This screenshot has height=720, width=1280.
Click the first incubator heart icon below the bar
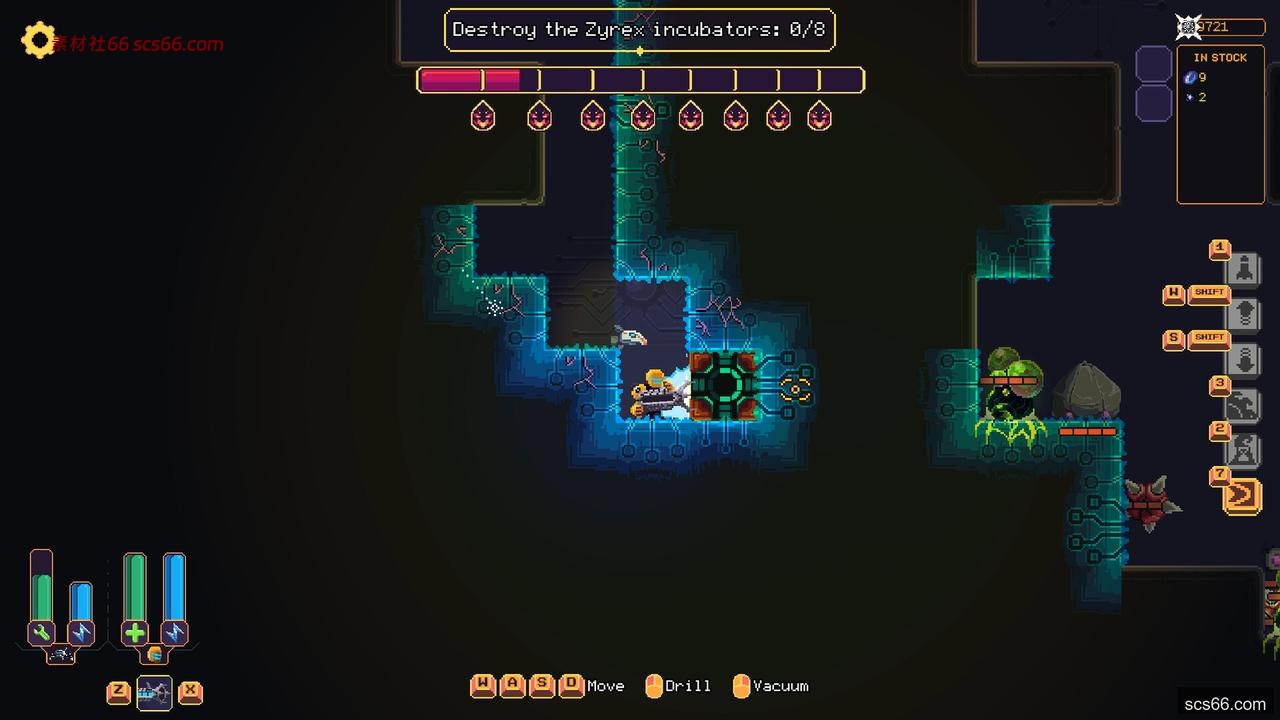click(x=482, y=116)
